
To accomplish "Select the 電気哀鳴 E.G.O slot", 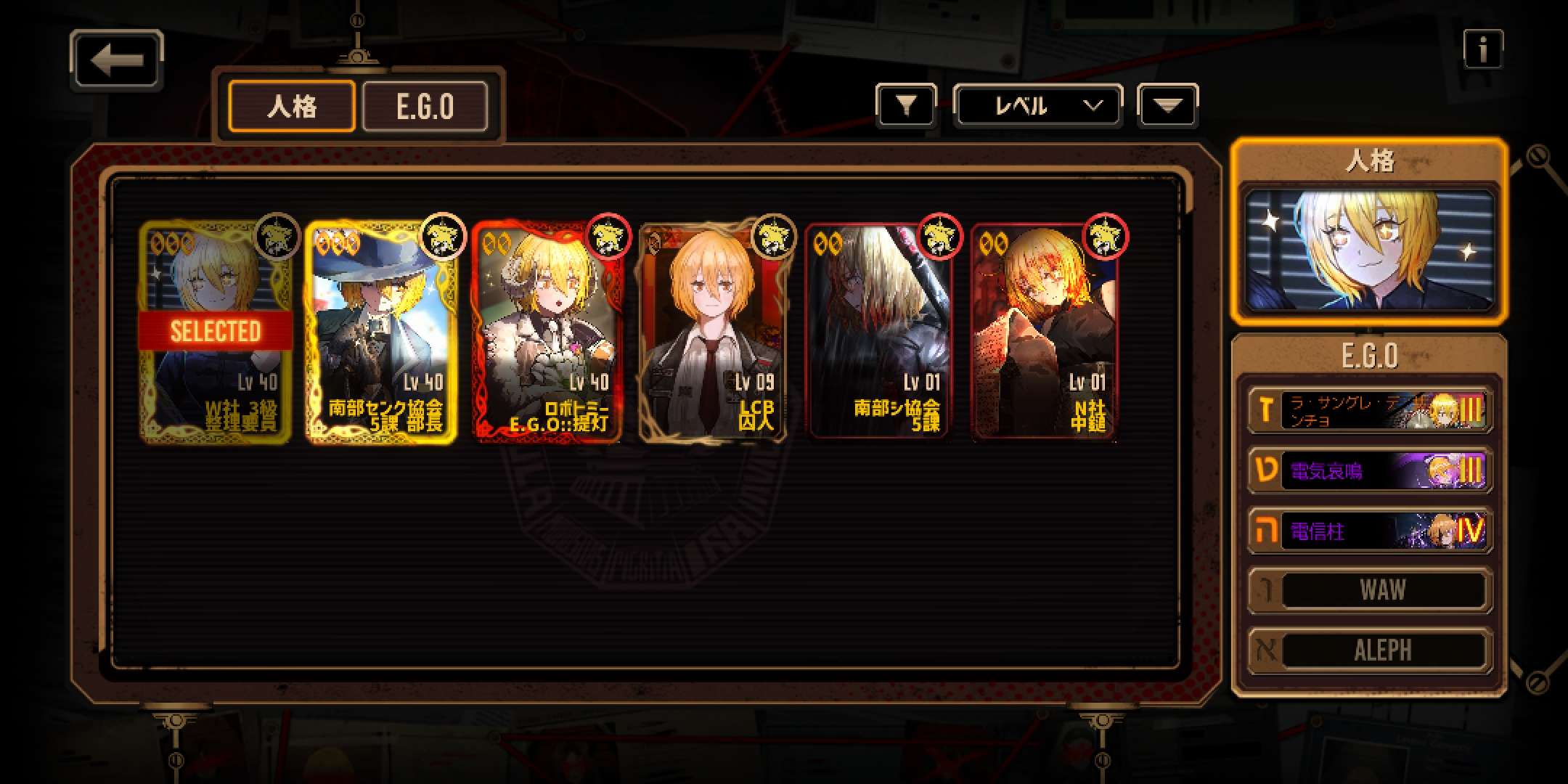I will (x=1369, y=471).
